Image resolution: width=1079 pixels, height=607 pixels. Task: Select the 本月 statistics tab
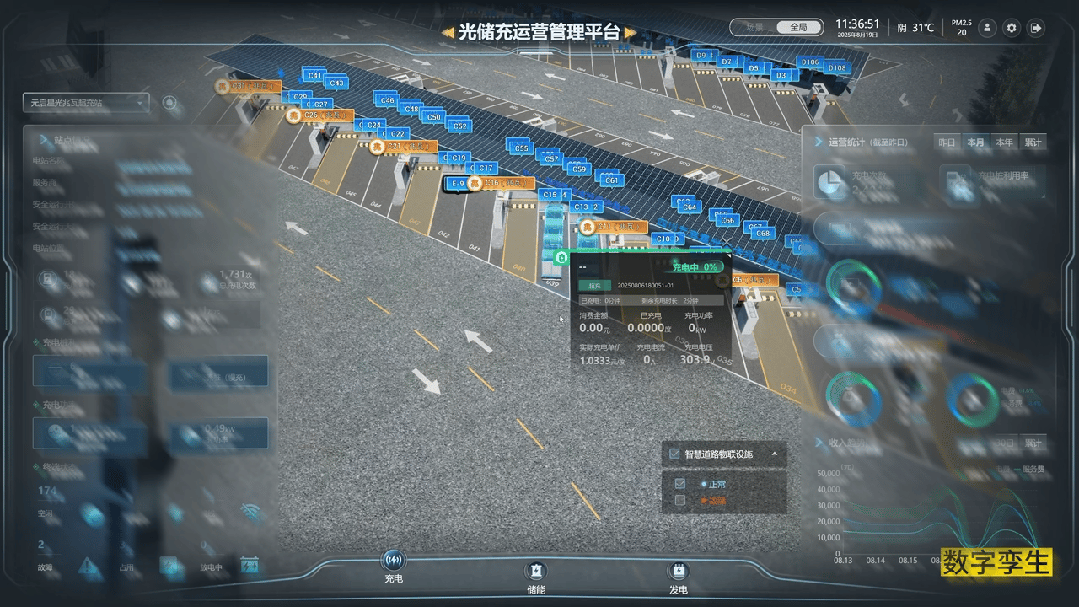975,142
